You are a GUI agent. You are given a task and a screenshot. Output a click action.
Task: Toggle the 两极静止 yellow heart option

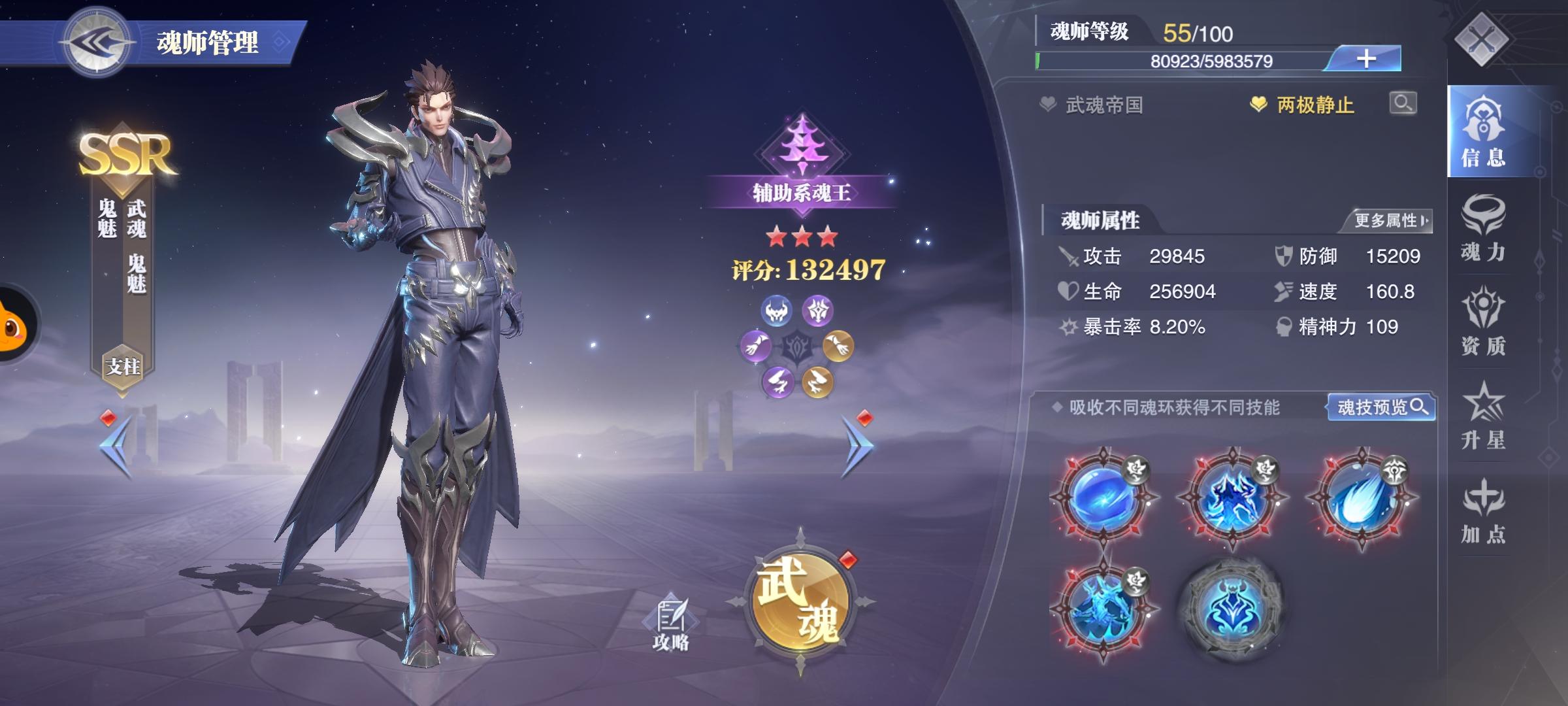tap(1258, 103)
